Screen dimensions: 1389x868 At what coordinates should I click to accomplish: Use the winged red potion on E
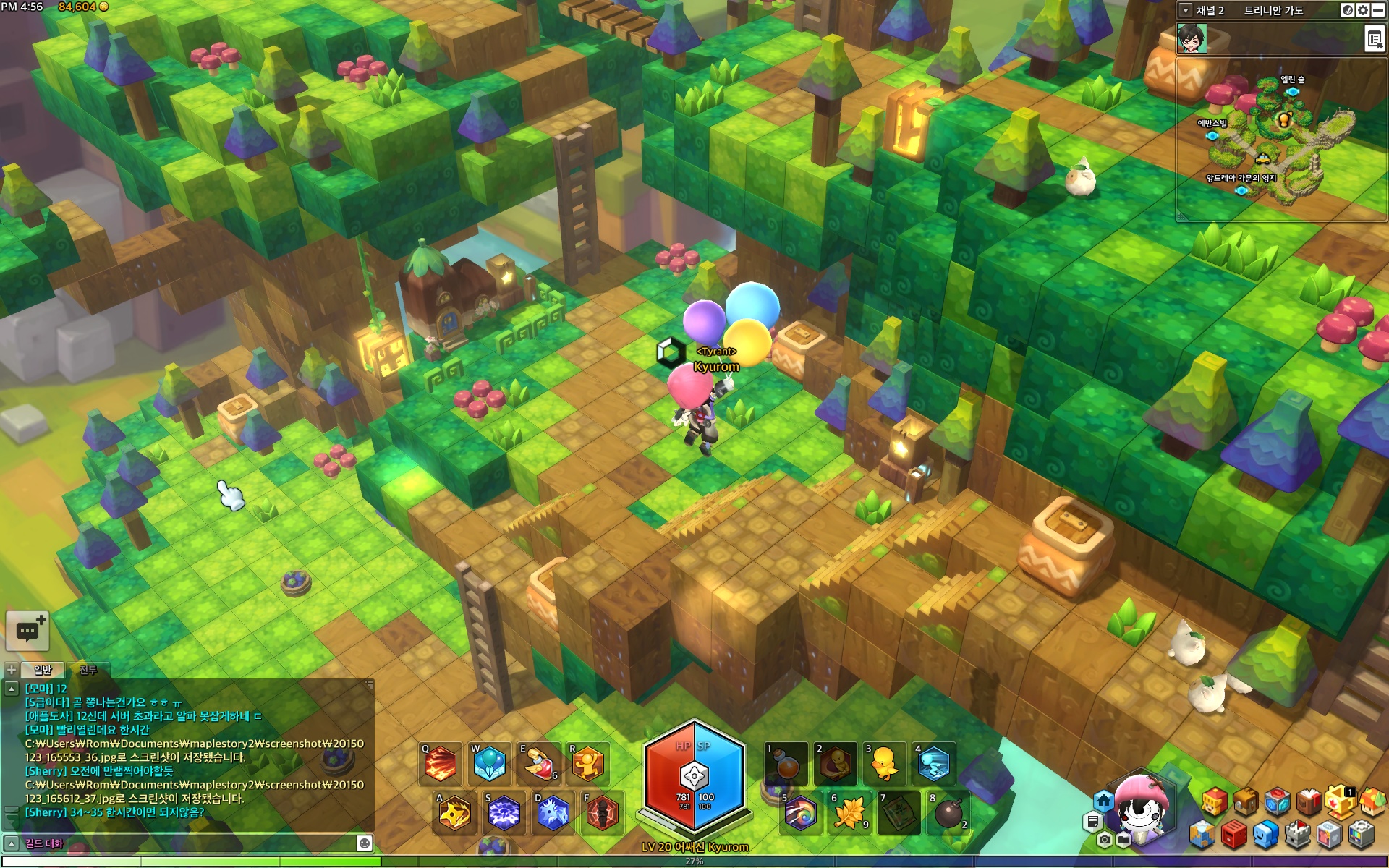point(539,764)
